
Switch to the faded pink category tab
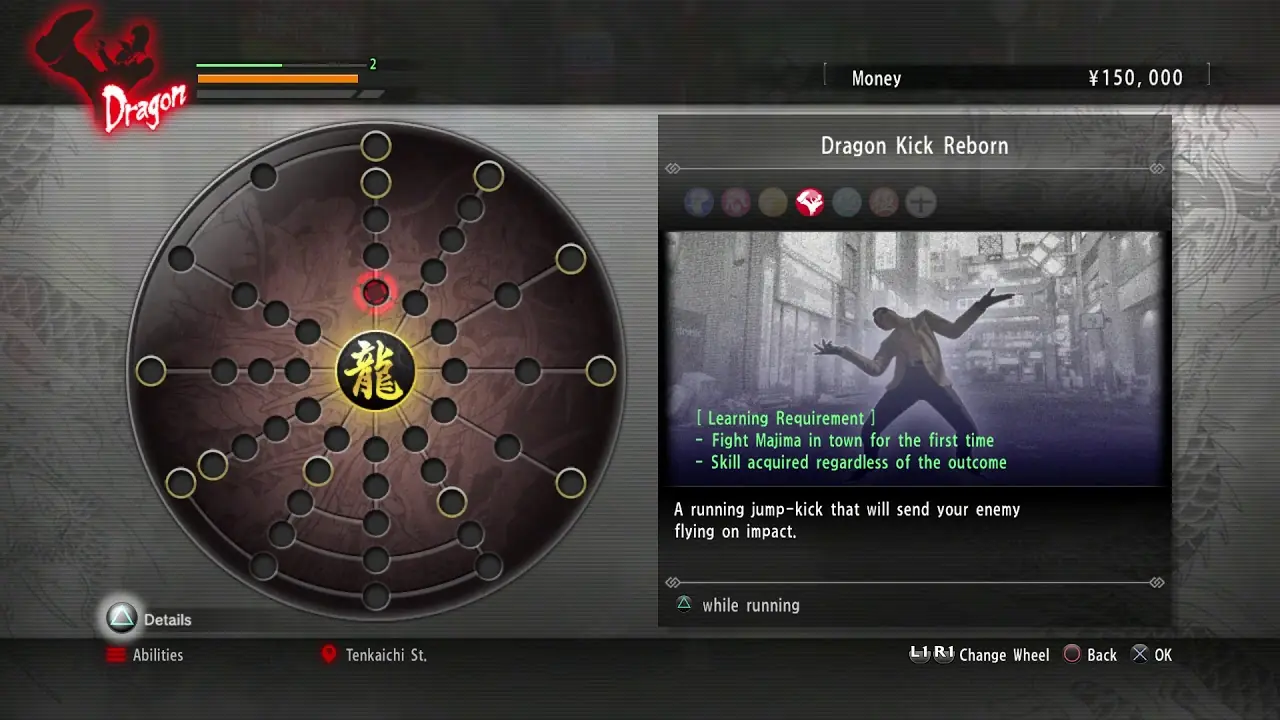click(x=883, y=202)
